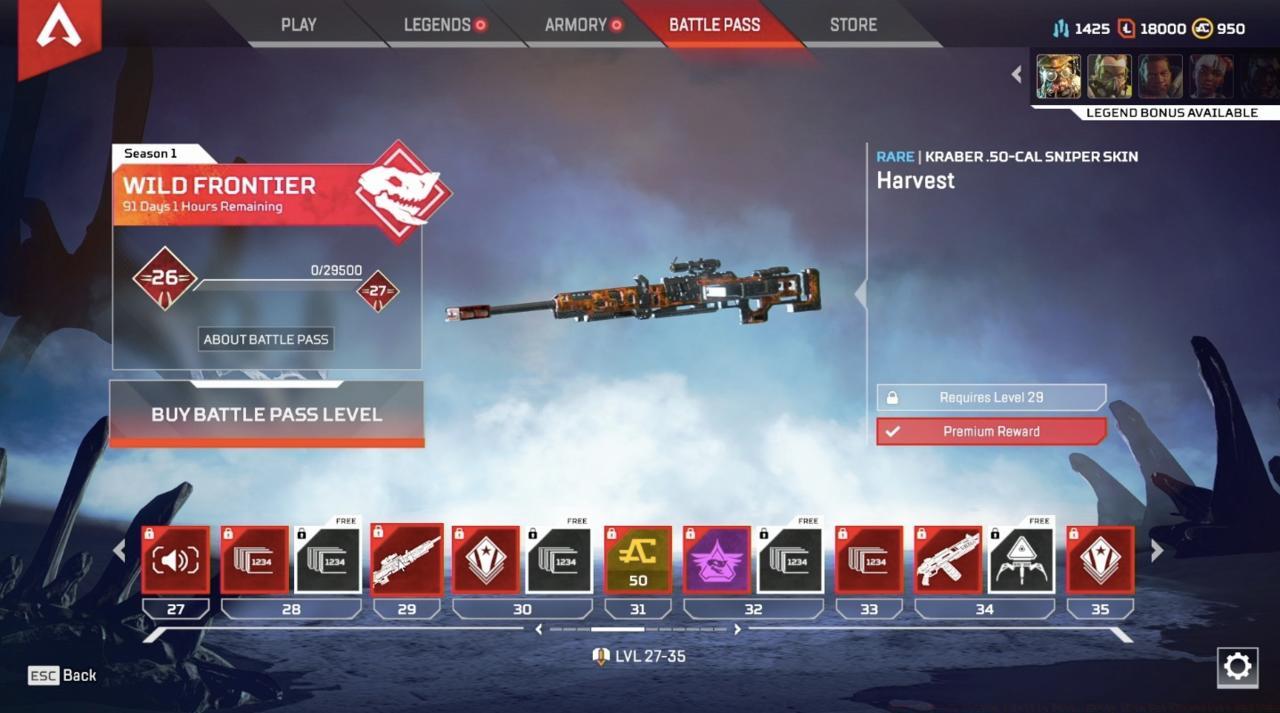Open the Store tab

tap(853, 25)
